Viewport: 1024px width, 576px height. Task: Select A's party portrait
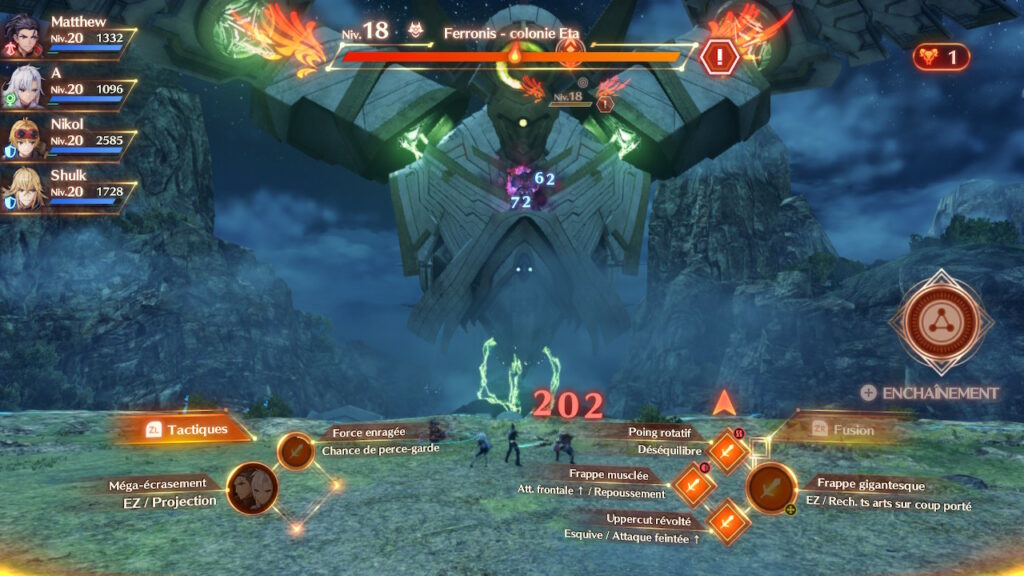pyautogui.click(x=22, y=88)
